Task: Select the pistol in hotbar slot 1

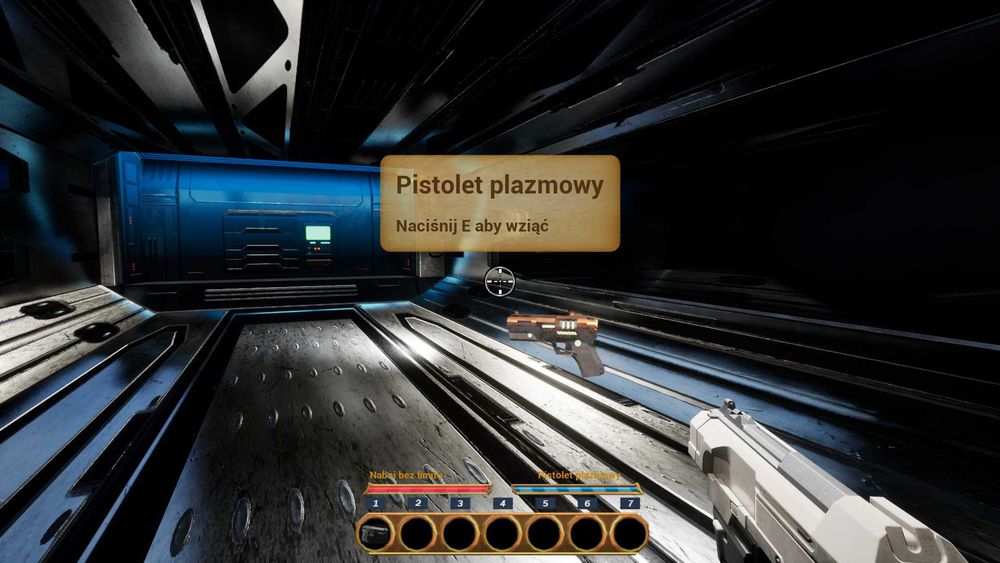Action: [x=375, y=534]
